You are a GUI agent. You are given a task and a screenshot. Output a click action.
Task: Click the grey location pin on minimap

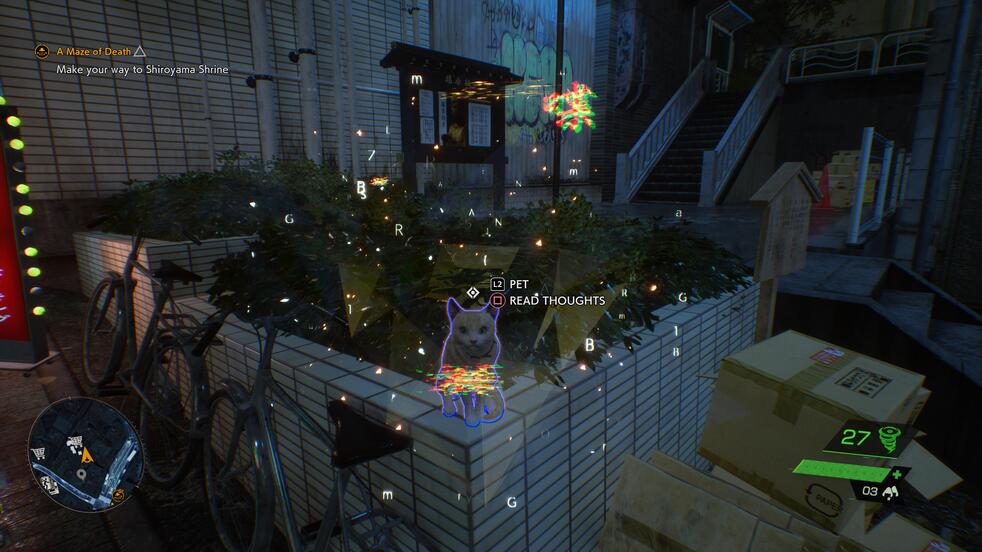click(x=79, y=475)
